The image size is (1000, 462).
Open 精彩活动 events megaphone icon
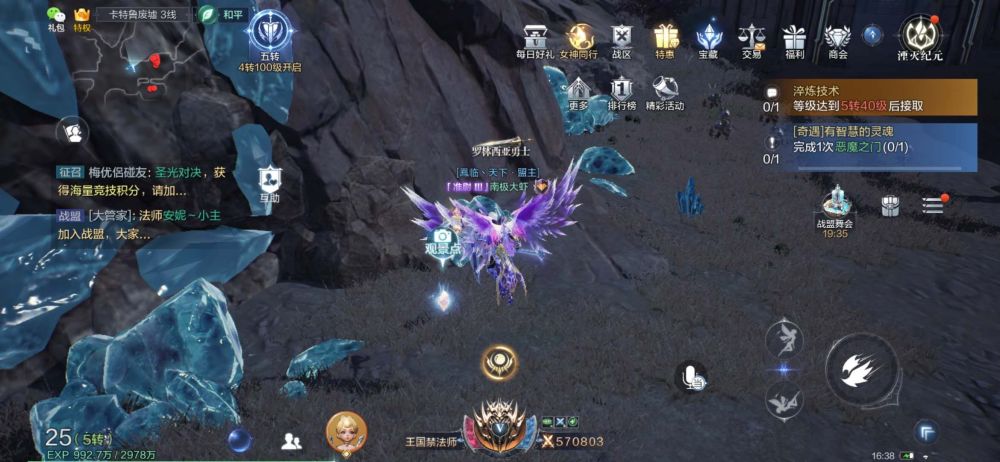(x=665, y=92)
